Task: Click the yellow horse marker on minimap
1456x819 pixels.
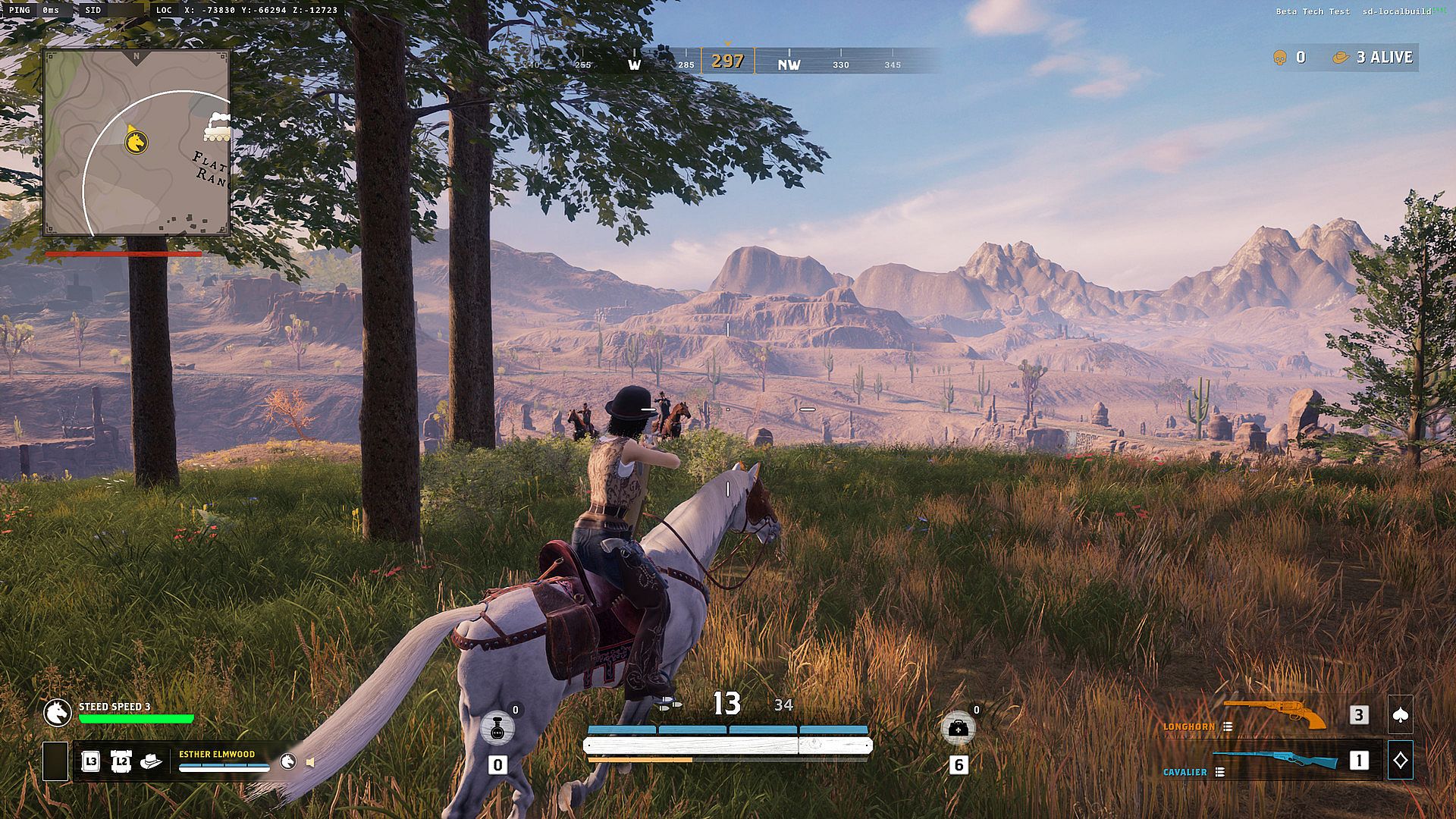Action: [x=136, y=141]
